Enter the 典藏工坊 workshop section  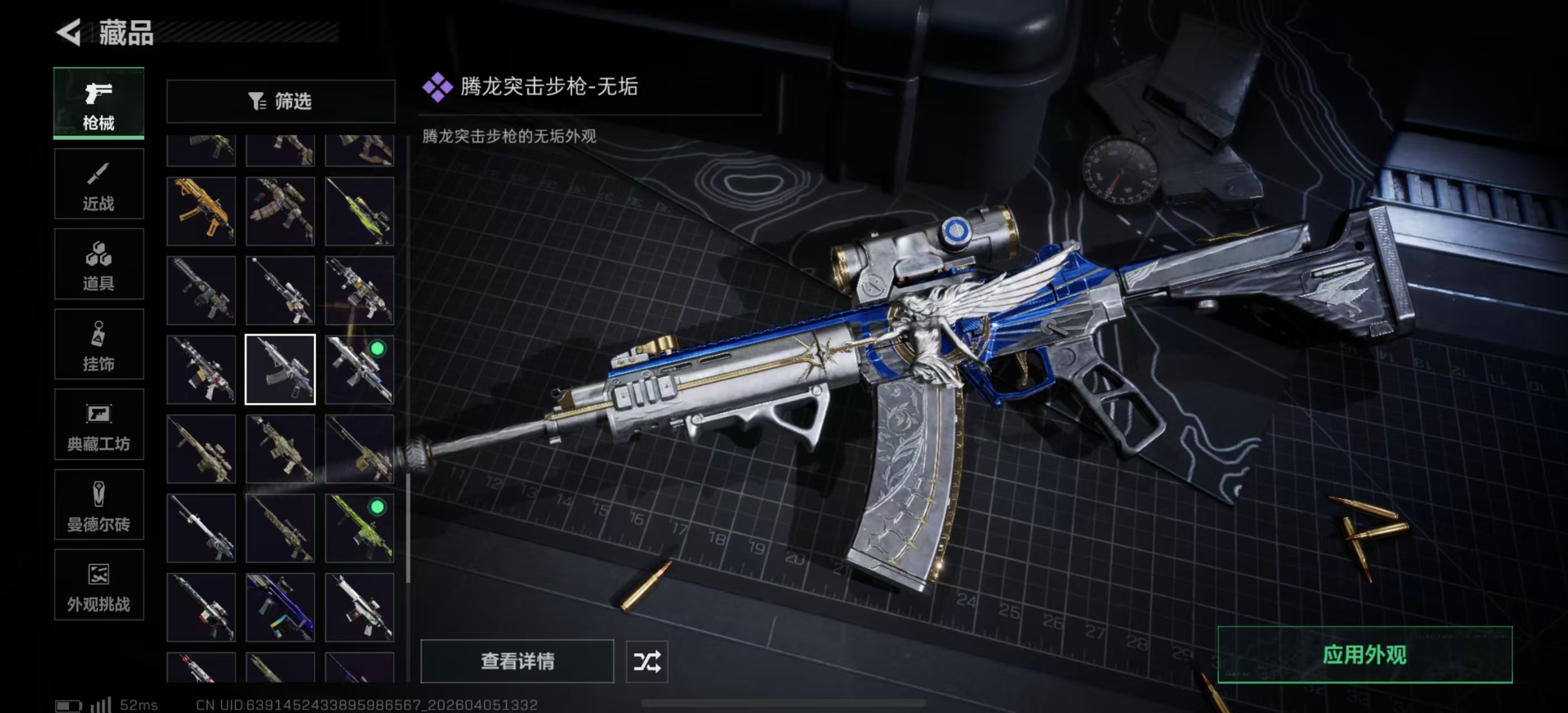click(99, 426)
